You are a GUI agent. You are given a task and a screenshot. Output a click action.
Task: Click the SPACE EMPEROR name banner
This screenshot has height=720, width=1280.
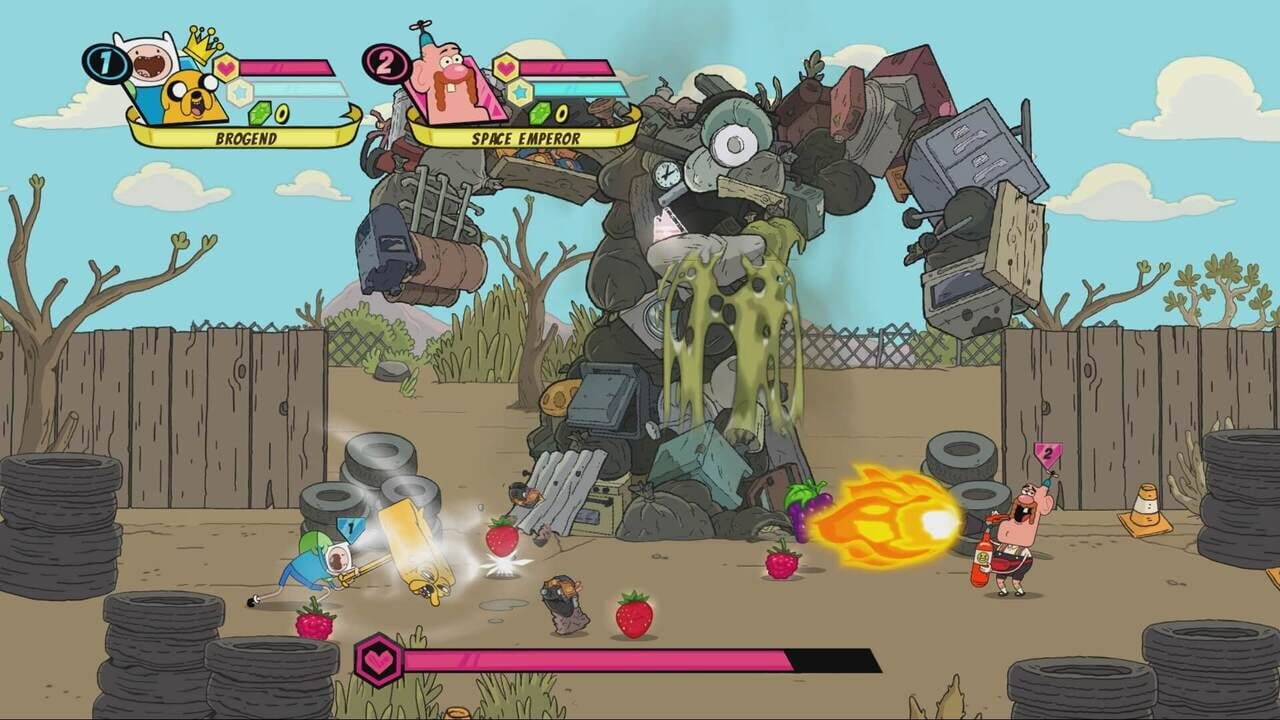(527, 136)
